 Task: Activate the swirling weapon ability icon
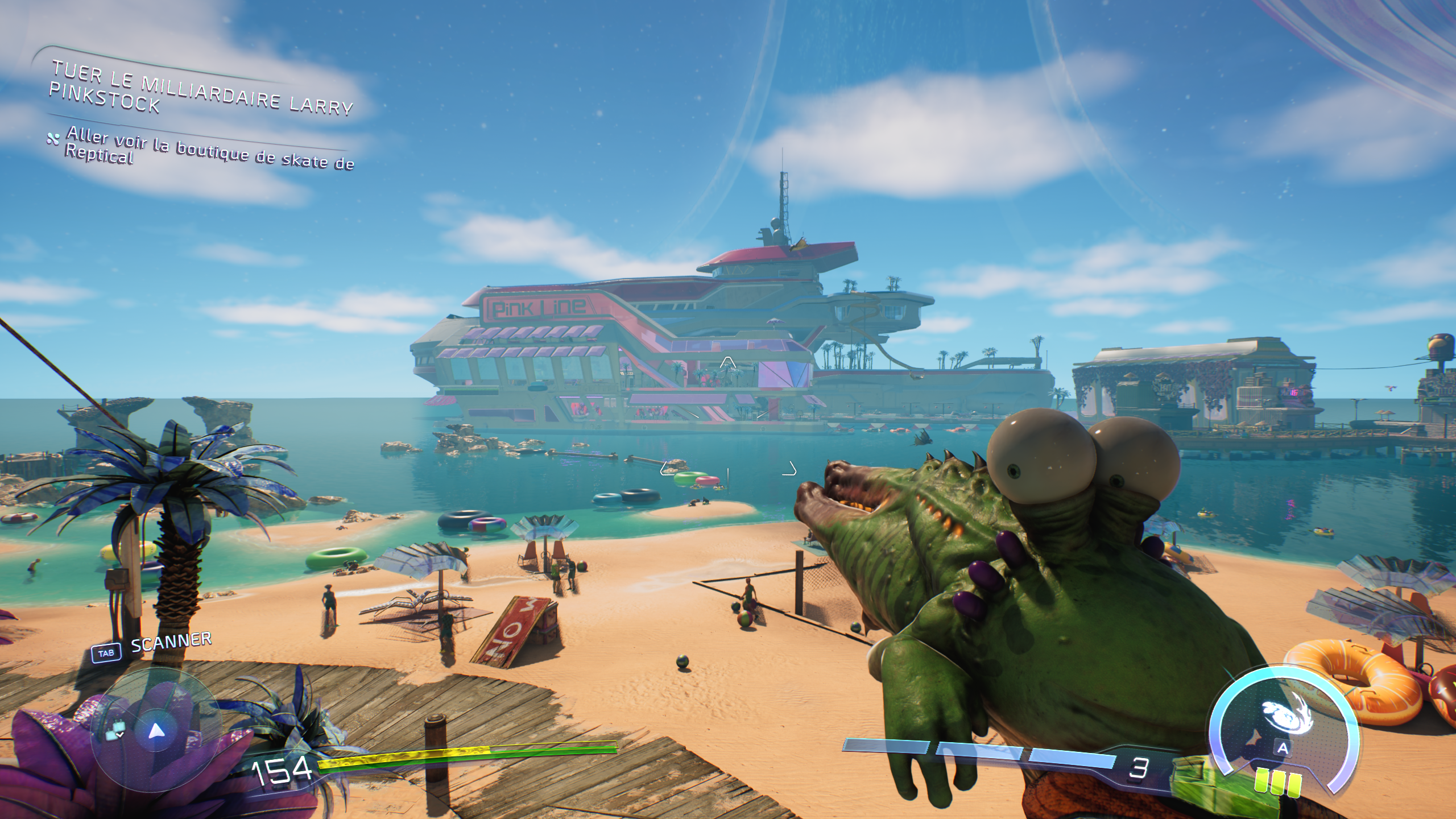coord(1287,714)
